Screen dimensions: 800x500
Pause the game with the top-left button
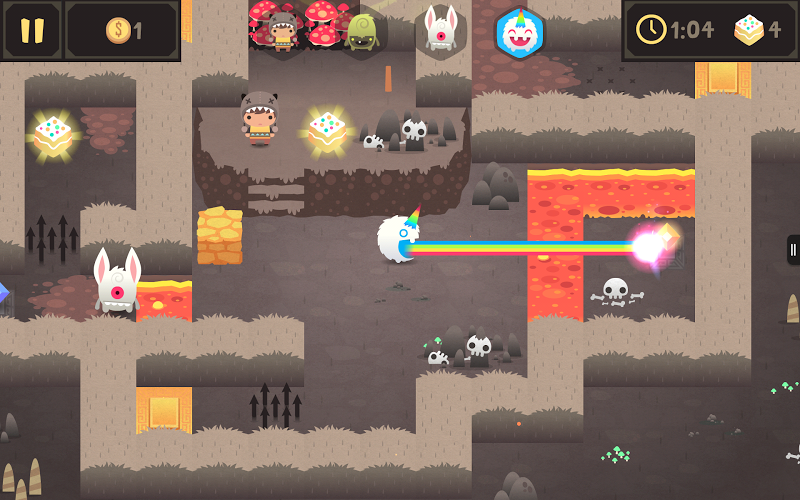[x=32, y=30]
